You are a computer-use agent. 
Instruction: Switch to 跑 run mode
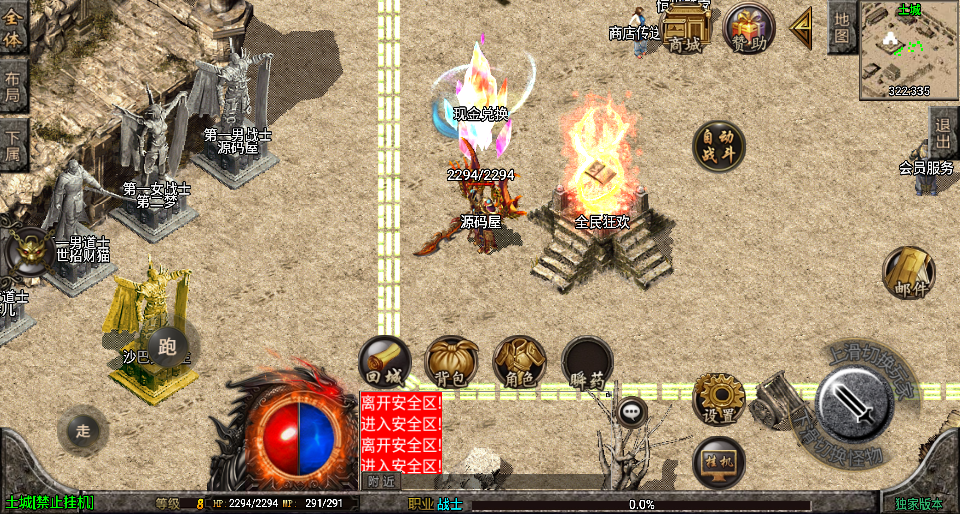click(x=167, y=346)
